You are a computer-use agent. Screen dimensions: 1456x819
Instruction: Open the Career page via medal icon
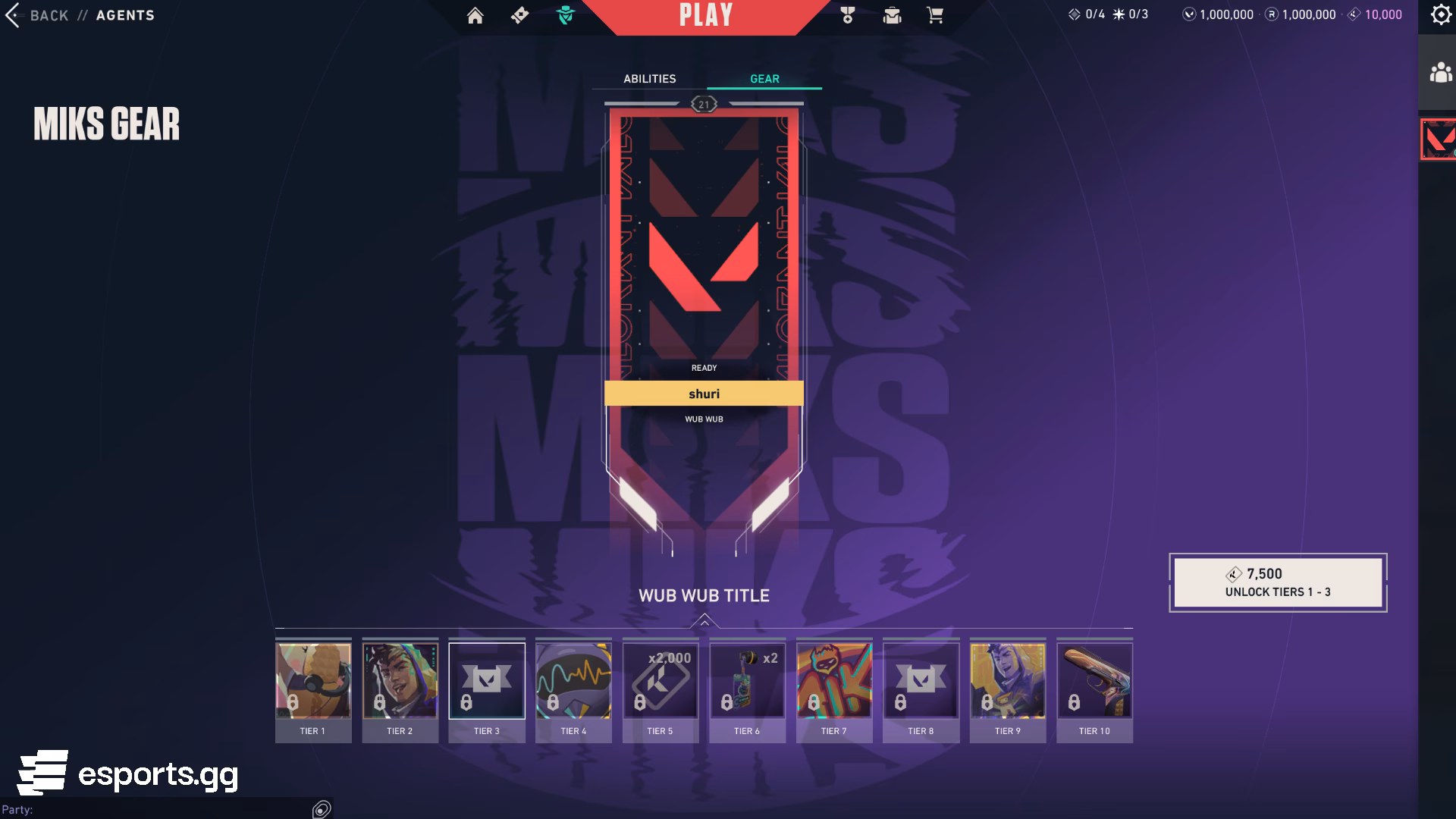(849, 14)
